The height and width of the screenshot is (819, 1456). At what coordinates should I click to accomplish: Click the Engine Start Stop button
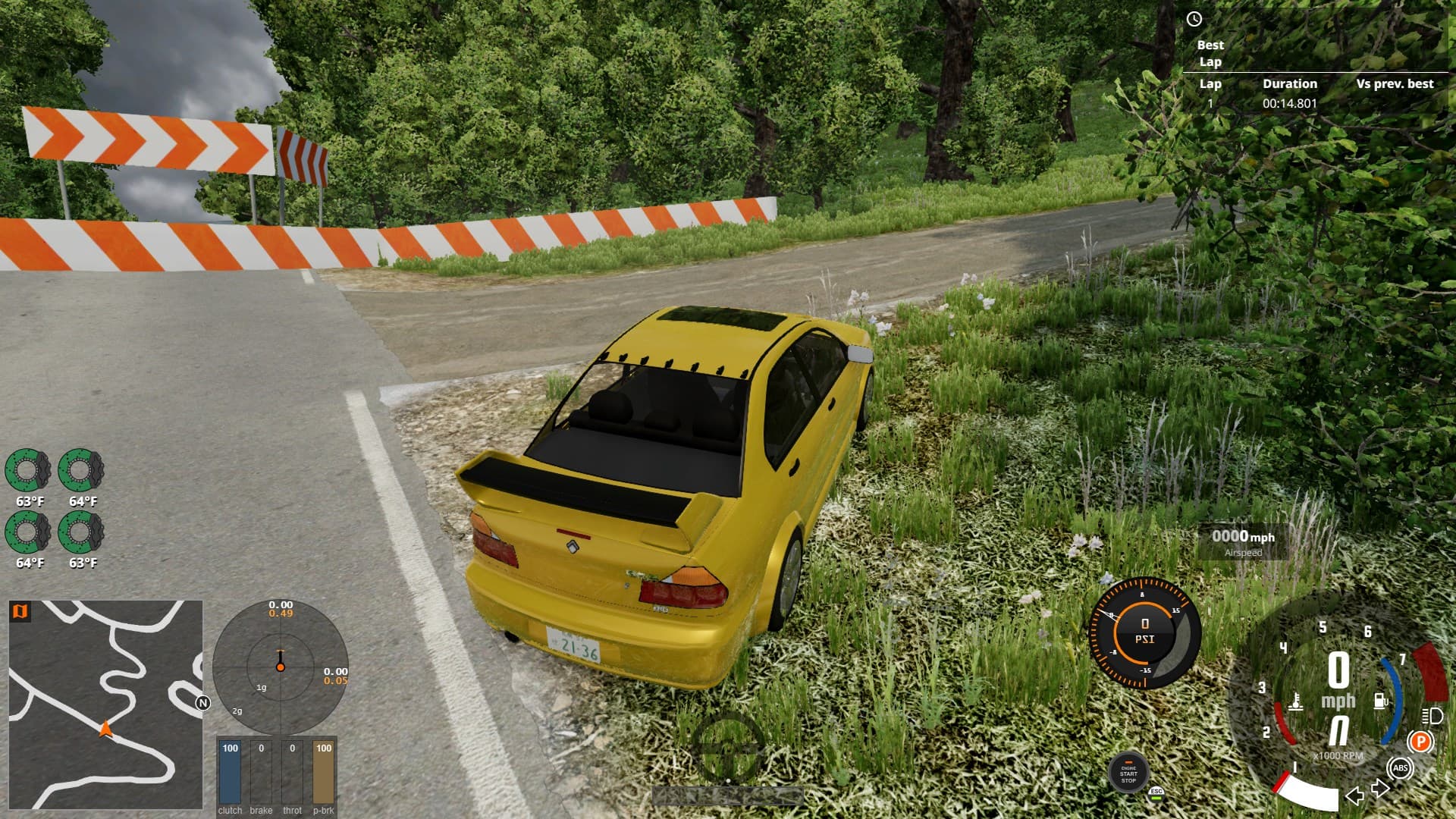pos(1128,773)
